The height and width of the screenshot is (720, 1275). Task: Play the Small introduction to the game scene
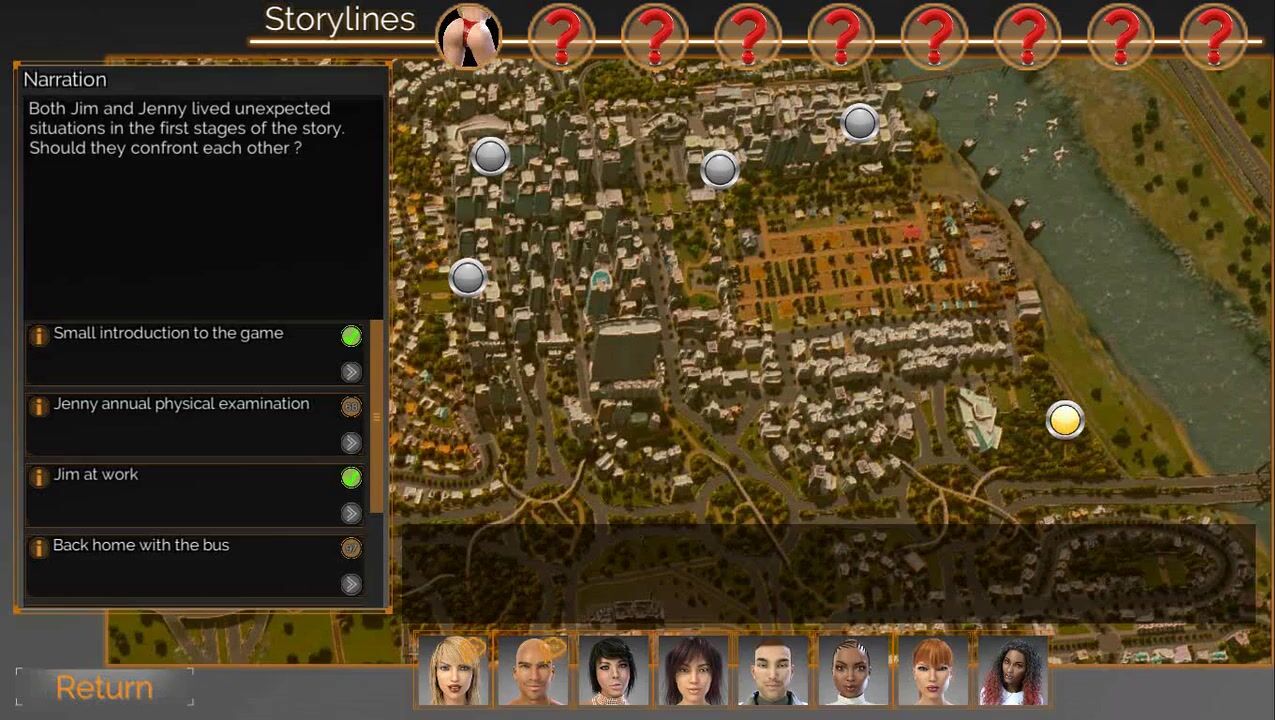(x=351, y=372)
